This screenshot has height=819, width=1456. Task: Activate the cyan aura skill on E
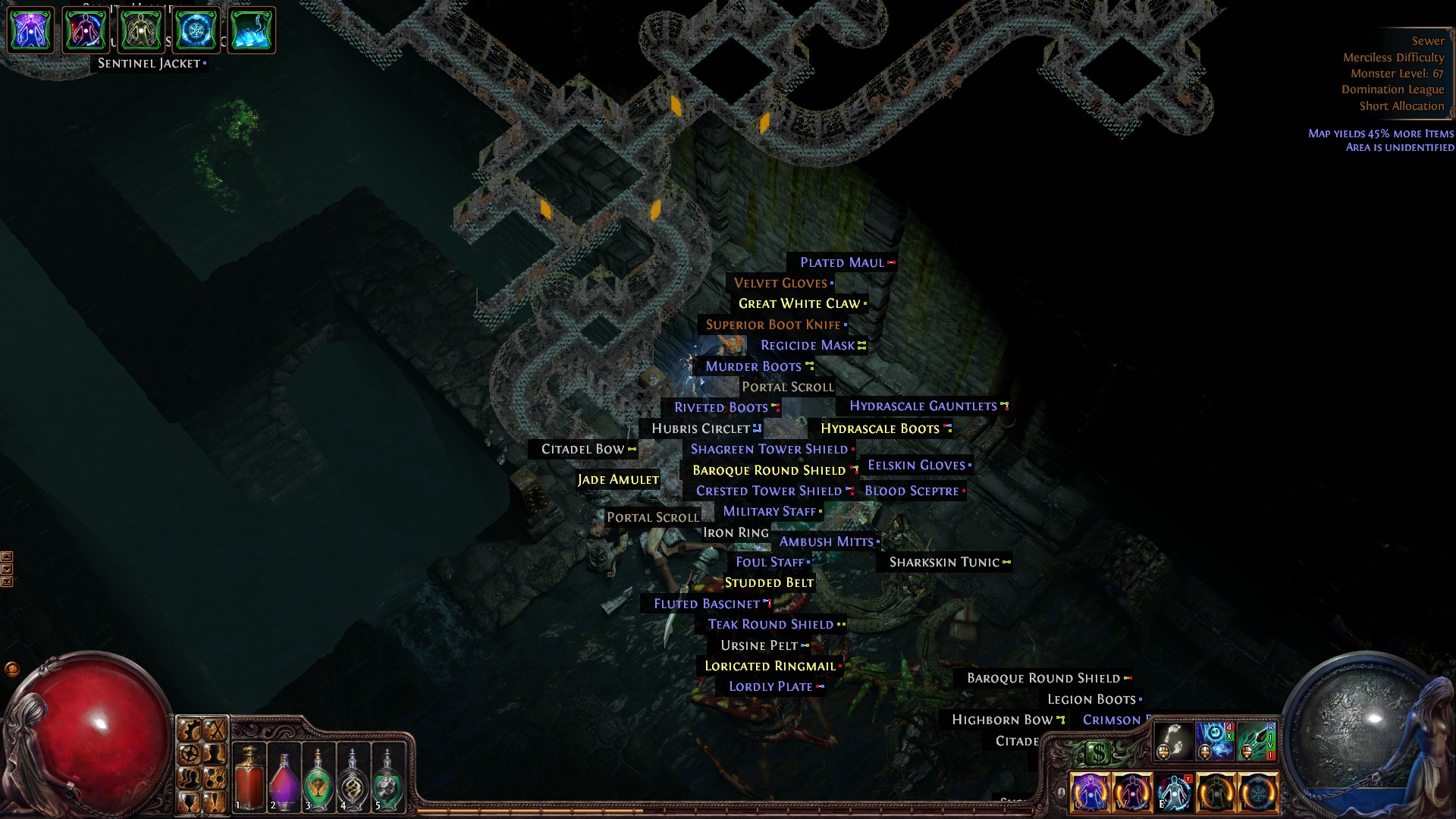point(1174,792)
